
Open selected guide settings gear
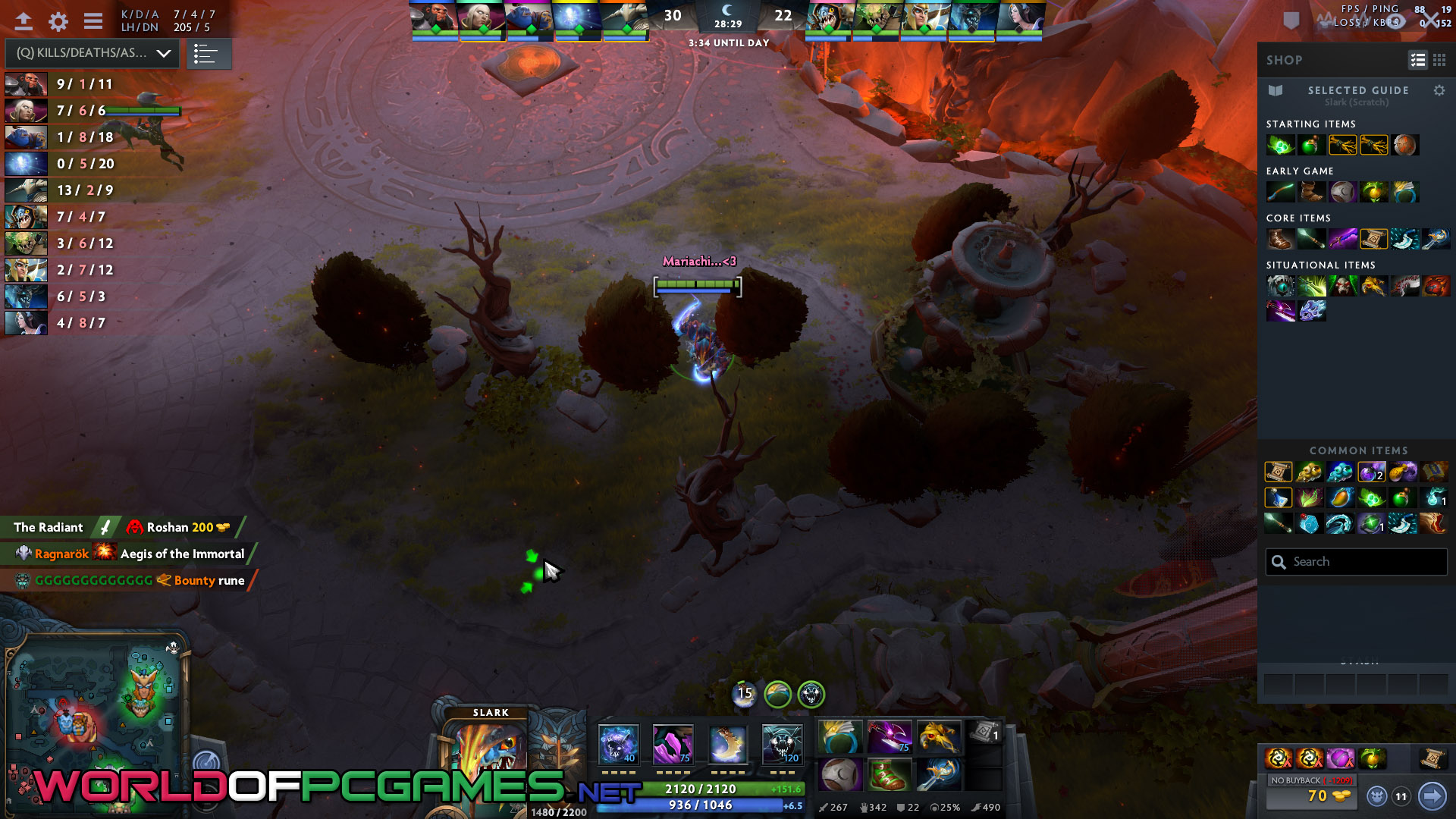click(1439, 90)
